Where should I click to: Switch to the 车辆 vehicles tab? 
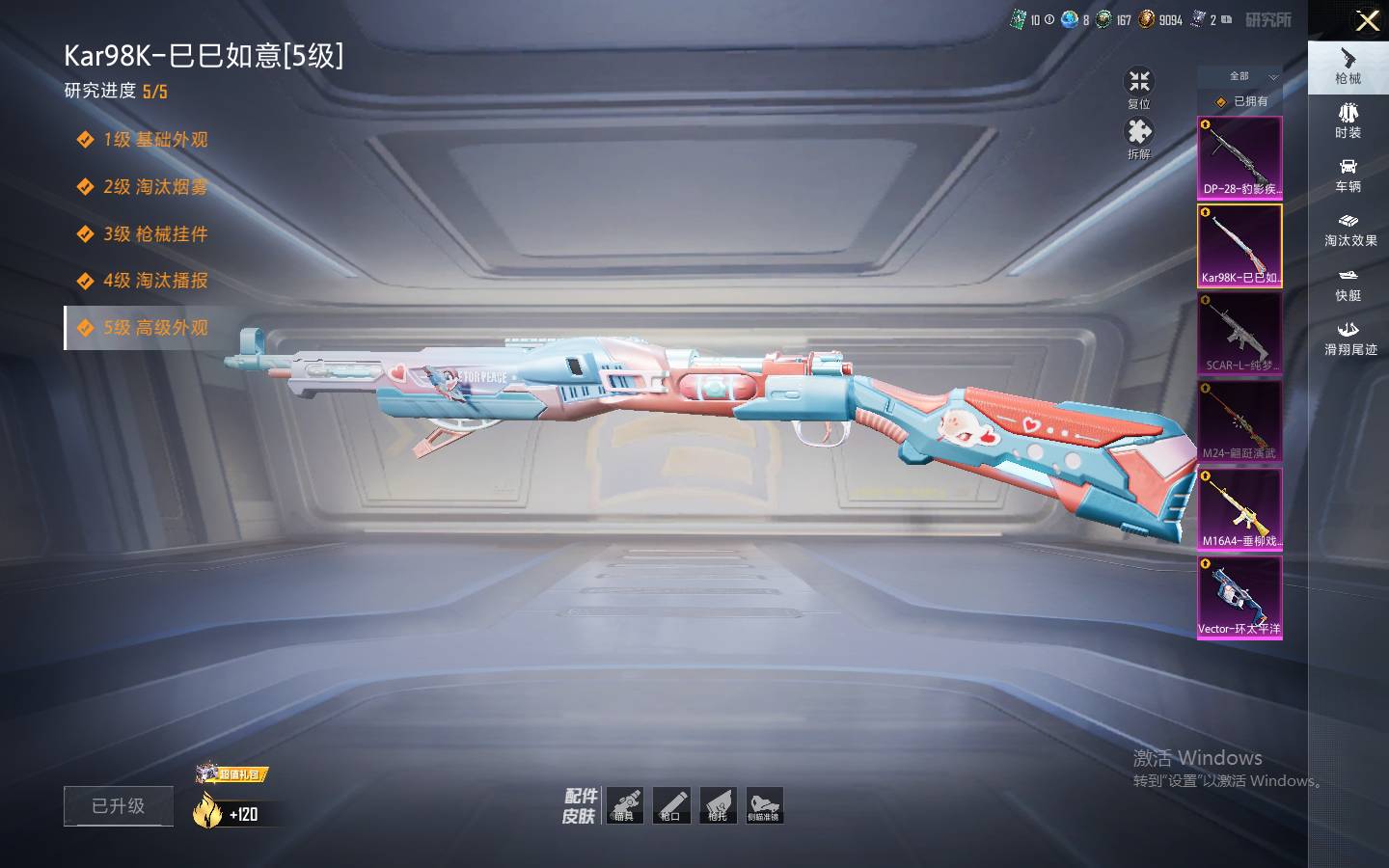[1348, 175]
